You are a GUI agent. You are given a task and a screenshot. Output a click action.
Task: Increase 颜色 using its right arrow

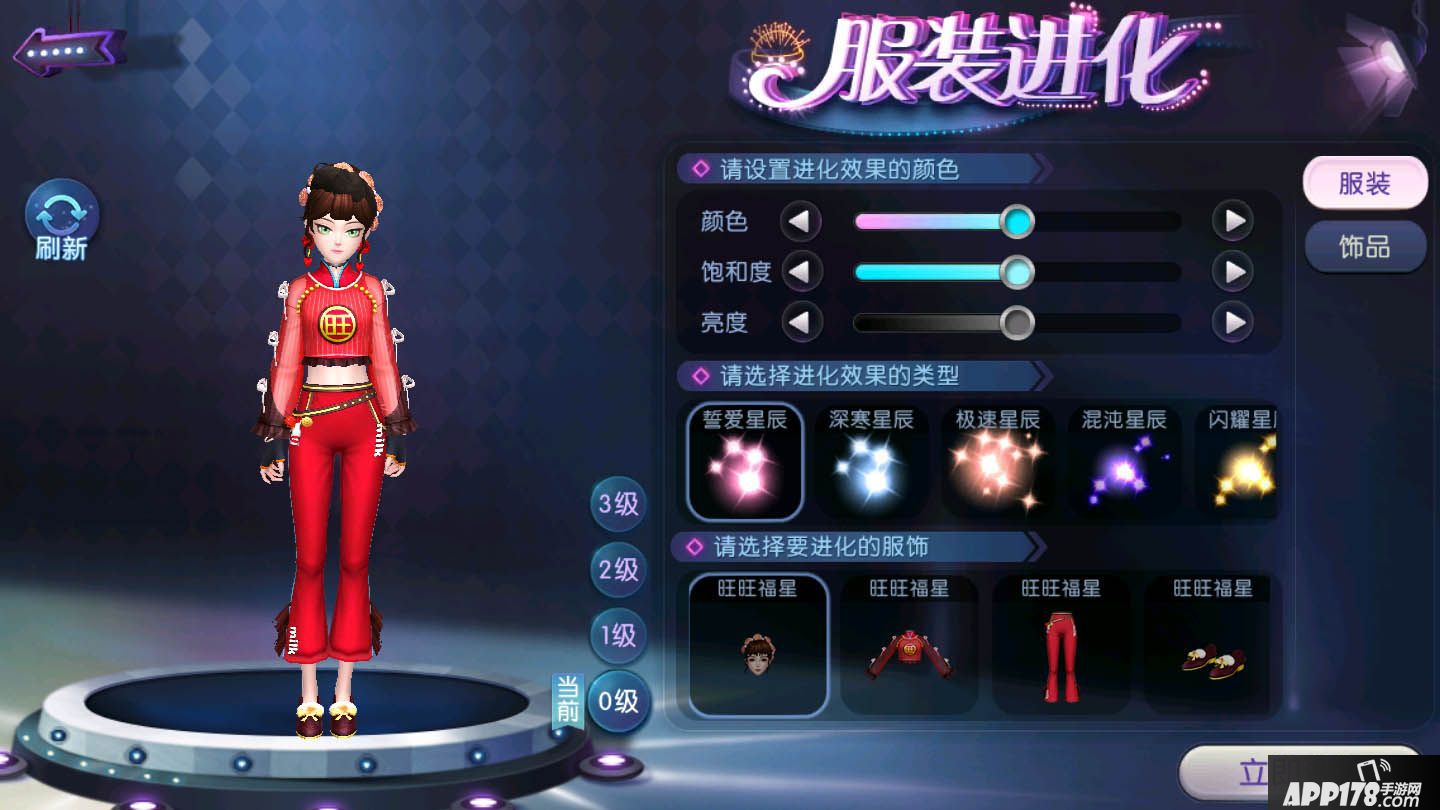coord(1233,220)
